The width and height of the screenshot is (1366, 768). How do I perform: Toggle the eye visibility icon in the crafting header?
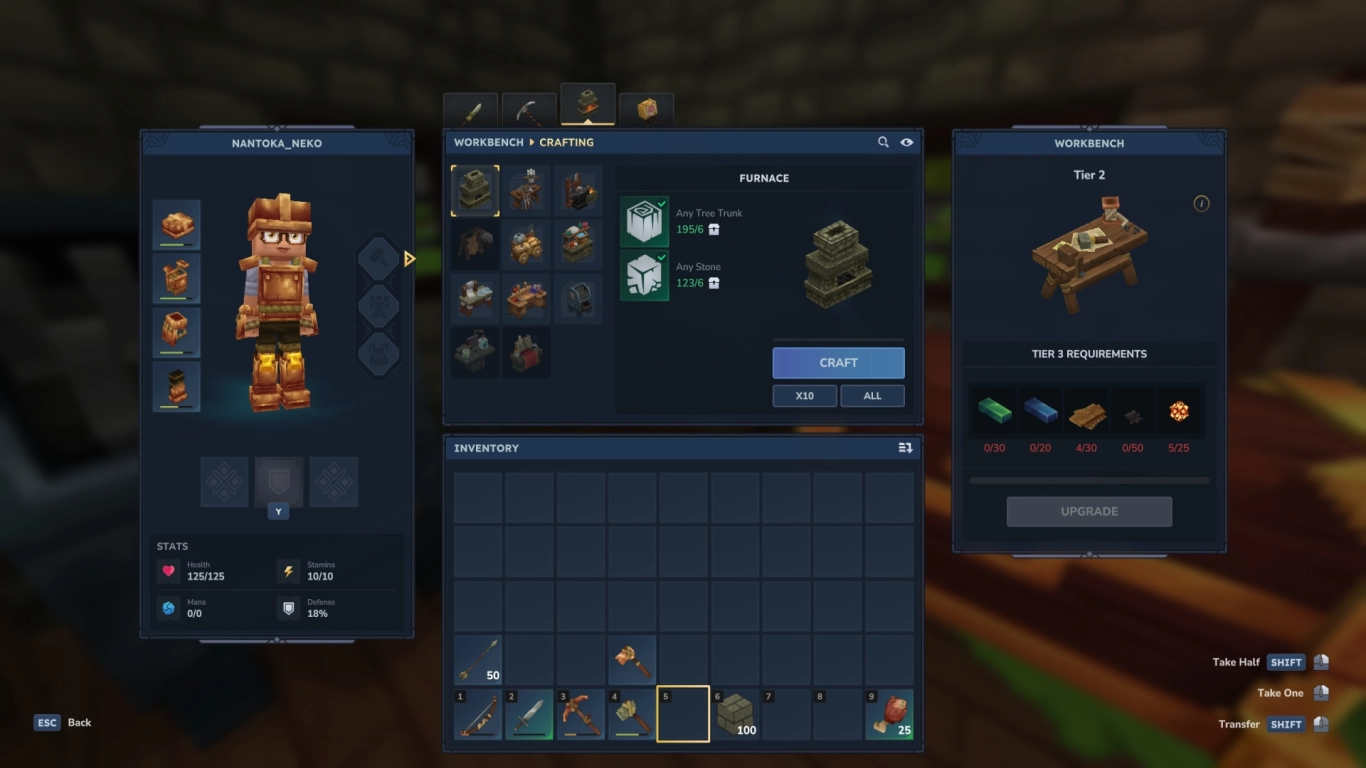[907, 142]
